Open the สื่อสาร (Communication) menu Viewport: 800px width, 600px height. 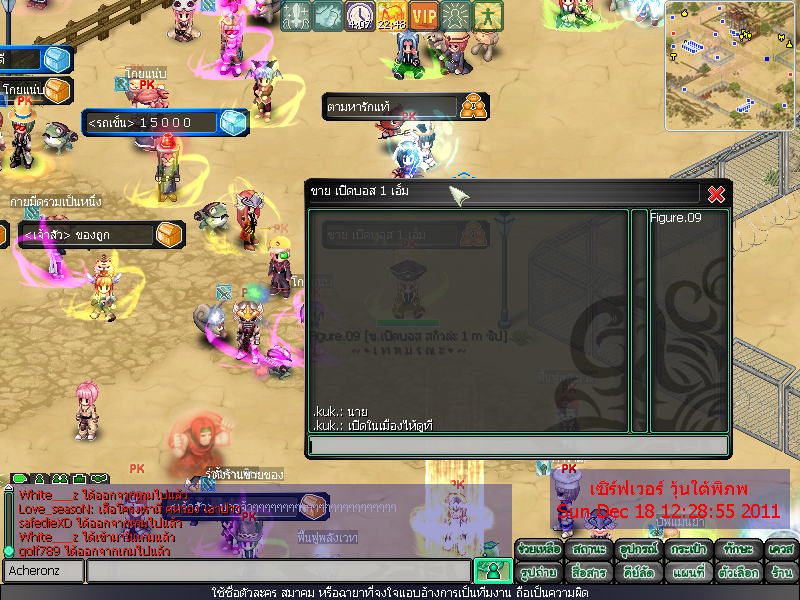tap(588, 573)
